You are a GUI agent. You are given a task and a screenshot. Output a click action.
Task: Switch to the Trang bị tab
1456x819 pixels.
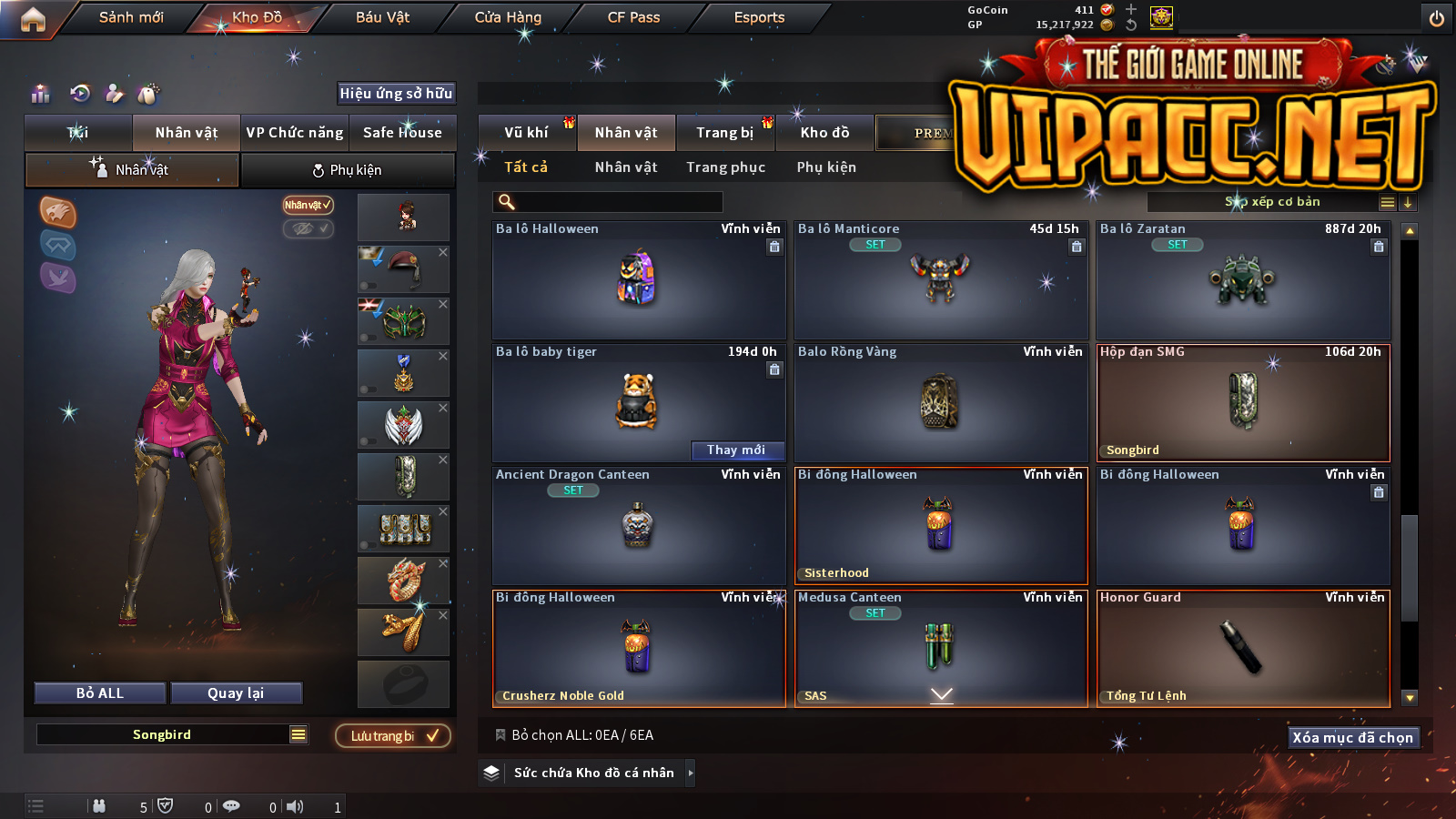pos(724,133)
